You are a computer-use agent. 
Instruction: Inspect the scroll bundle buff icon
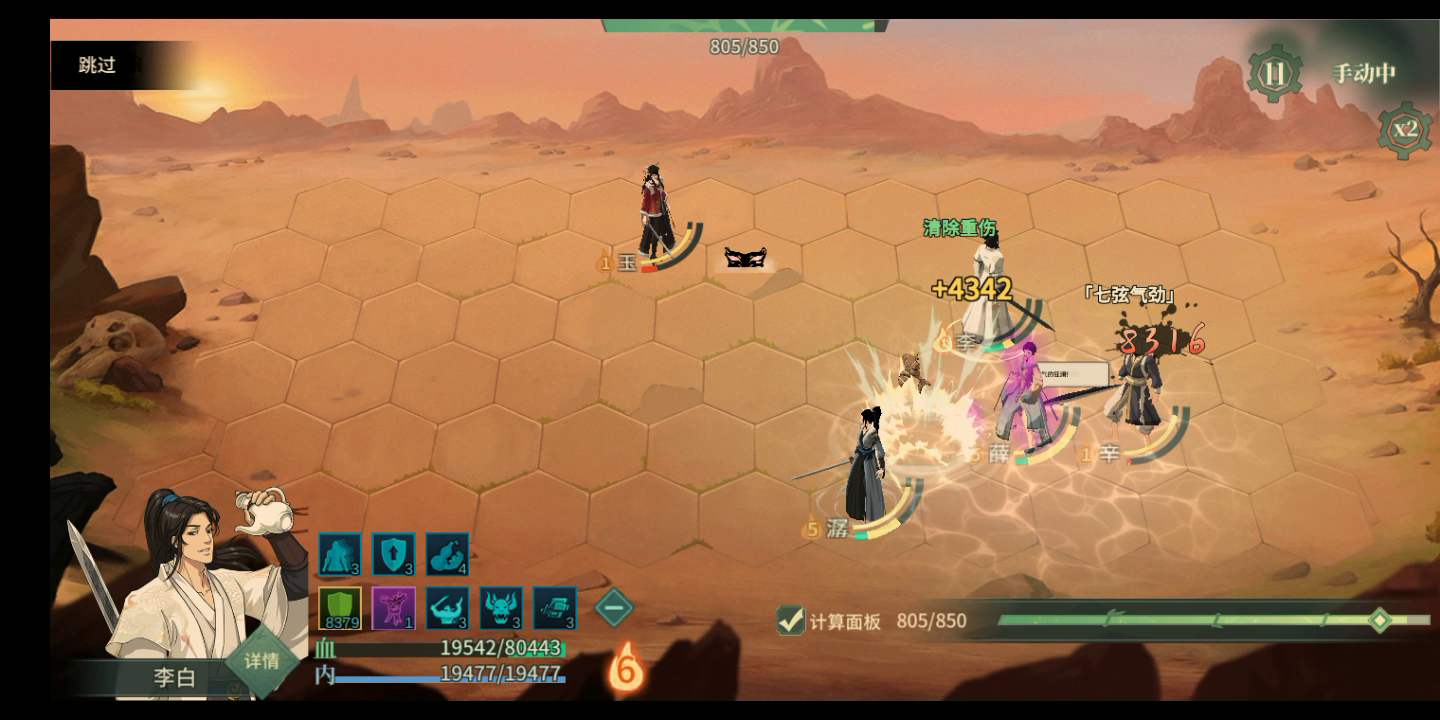556,608
